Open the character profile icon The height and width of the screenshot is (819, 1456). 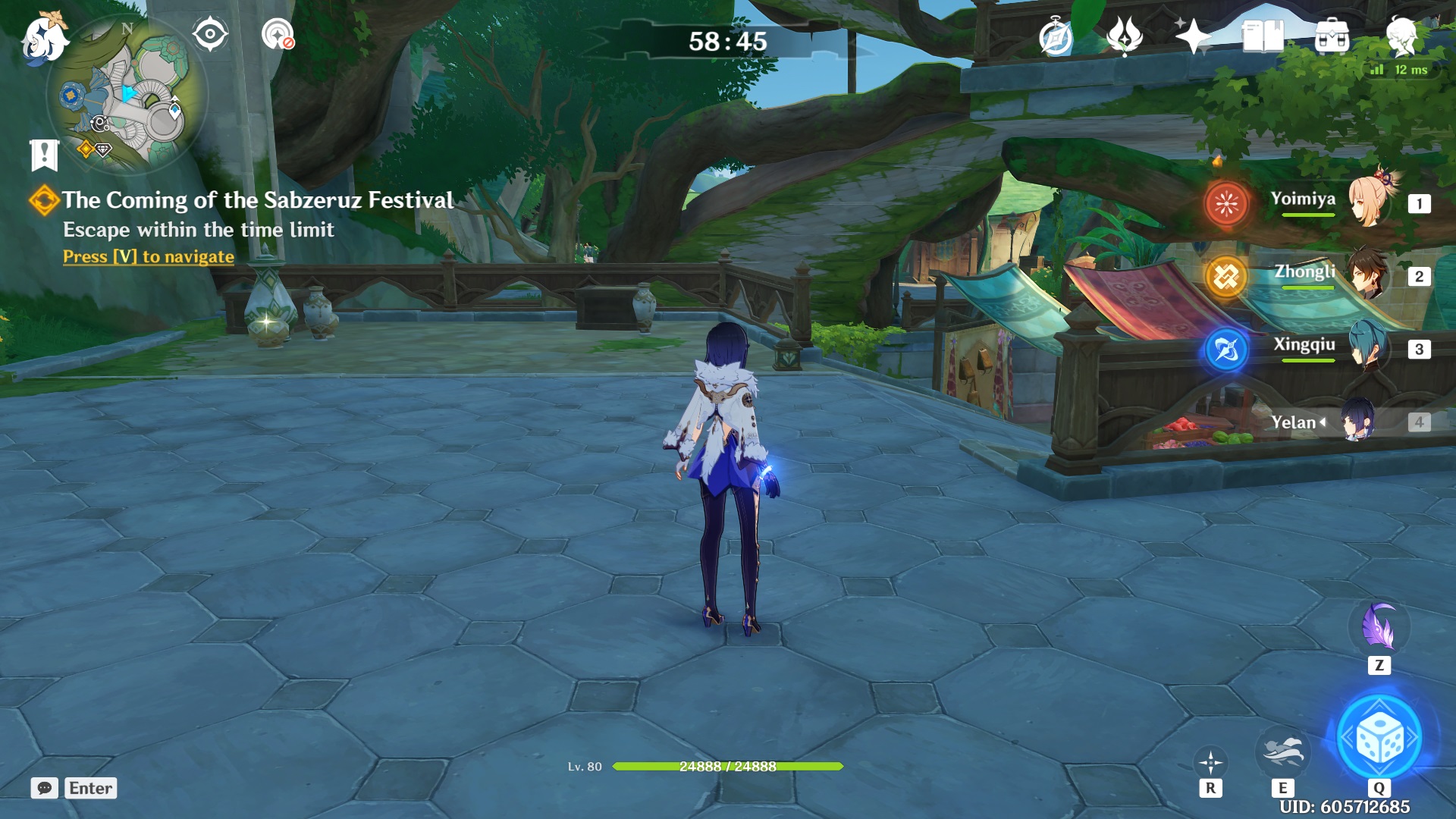pos(1401,36)
